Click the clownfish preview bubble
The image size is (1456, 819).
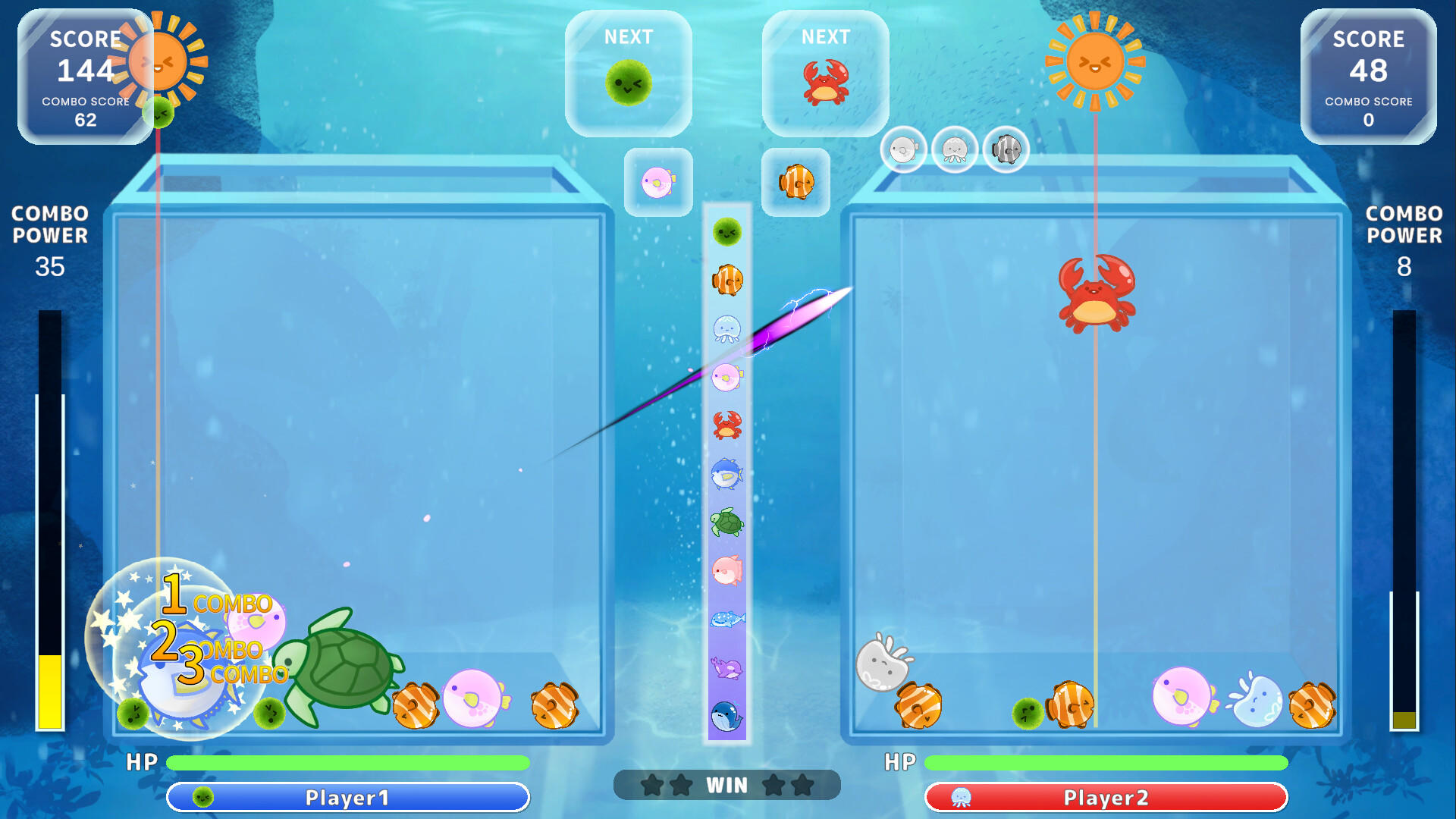[x=795, y=182]
